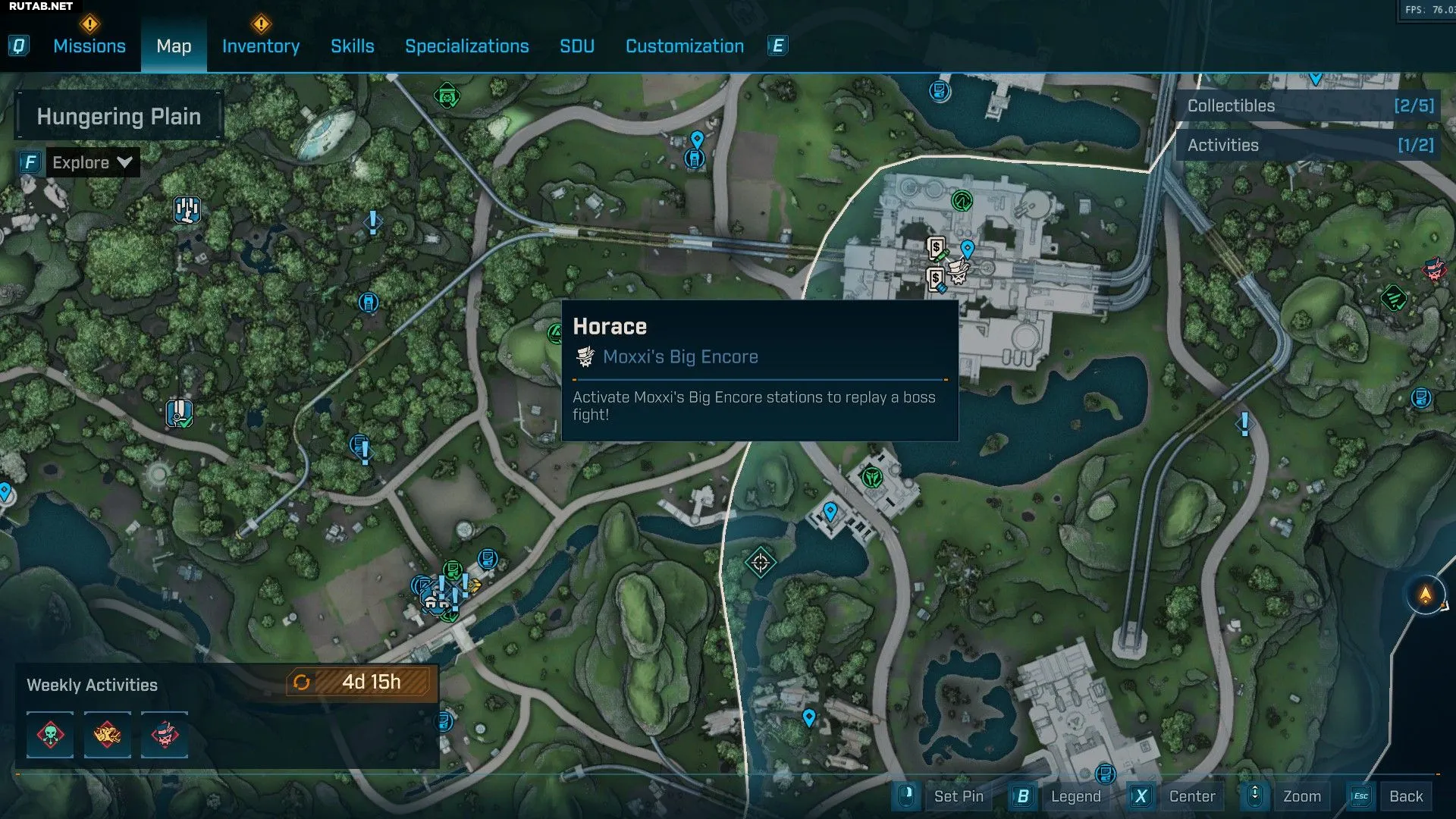Image resolution: width=1456 pixels, height=819 pixels.
Task: Open the map Legend
Action: pos(1075,796)
